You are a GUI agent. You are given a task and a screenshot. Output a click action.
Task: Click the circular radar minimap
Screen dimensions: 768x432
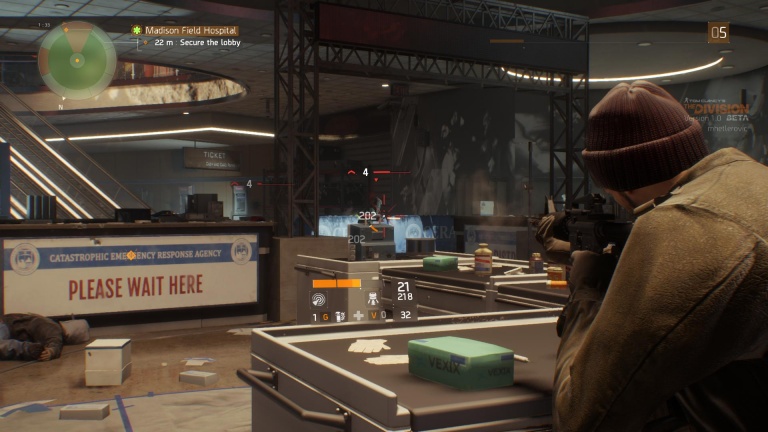(77, 60)
